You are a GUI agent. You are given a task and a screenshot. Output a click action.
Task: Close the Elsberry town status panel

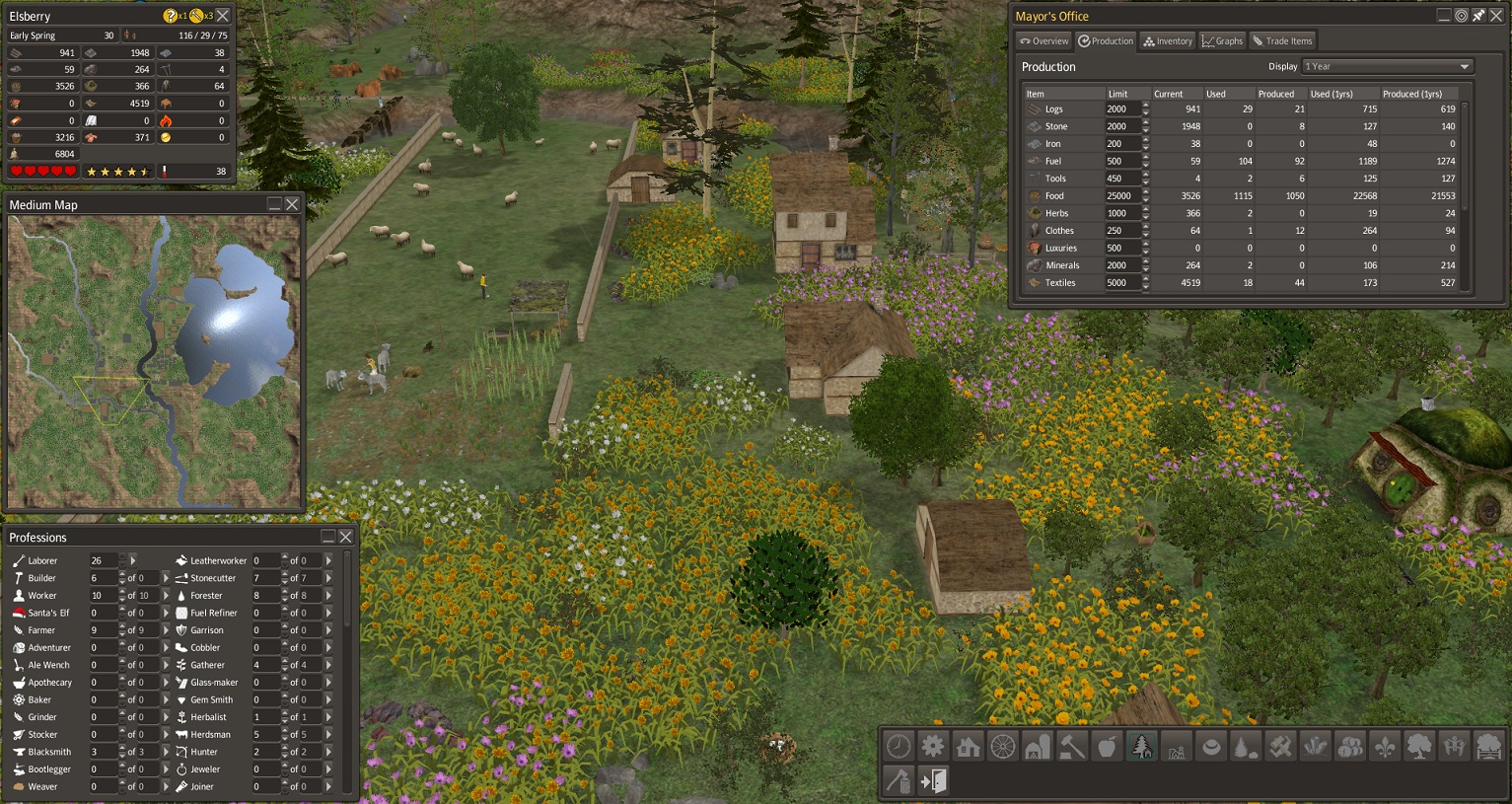tap(223, 16)
